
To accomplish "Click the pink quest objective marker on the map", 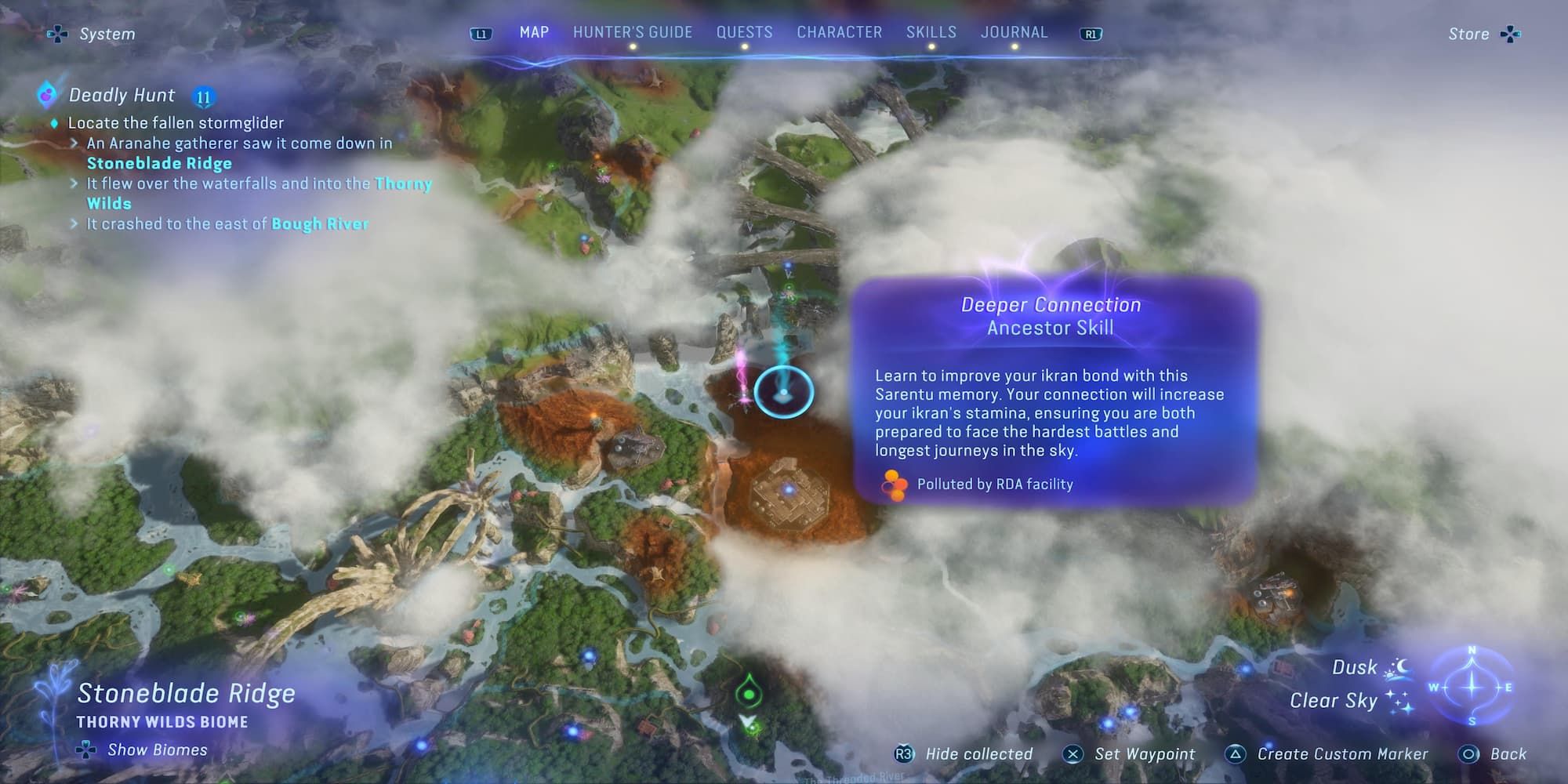I will point(741,390).
